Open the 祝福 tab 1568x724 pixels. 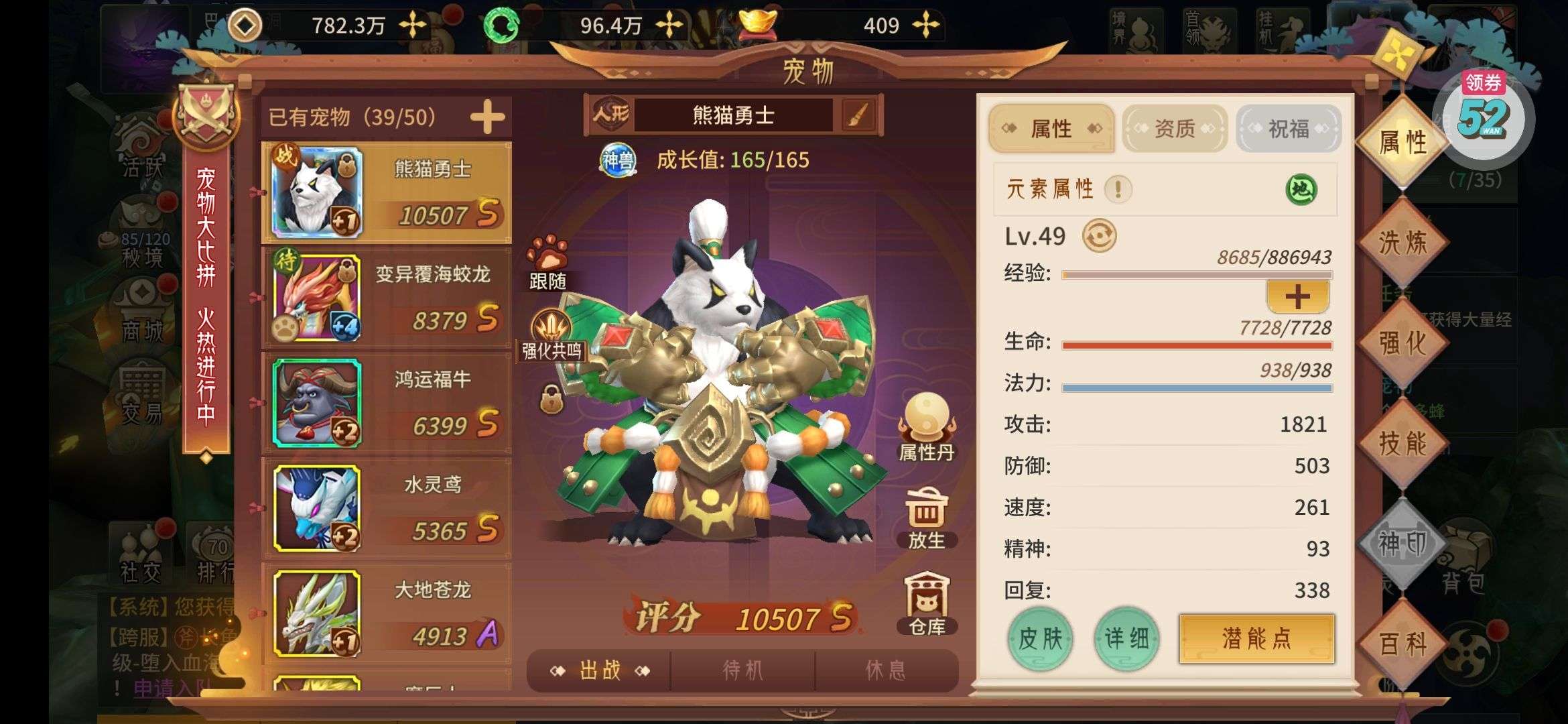(1288, 128)
